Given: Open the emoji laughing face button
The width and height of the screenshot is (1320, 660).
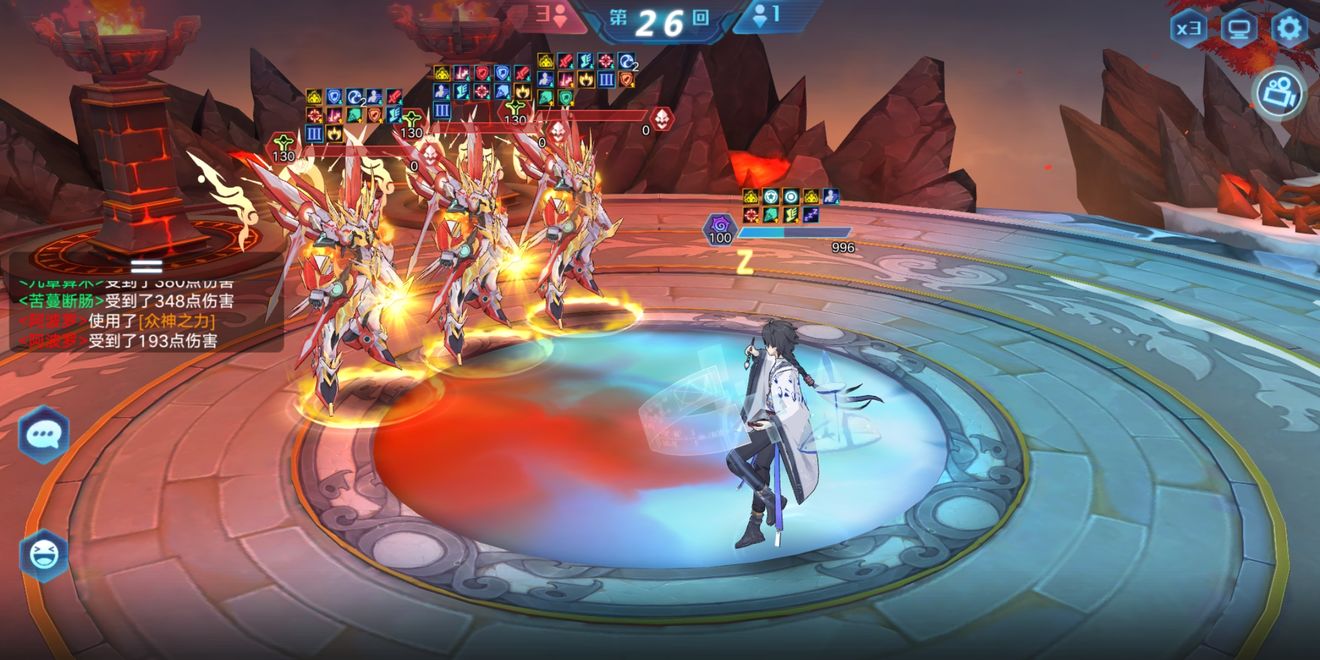Looking at the screenshot, I should click(x=44, y=554).
